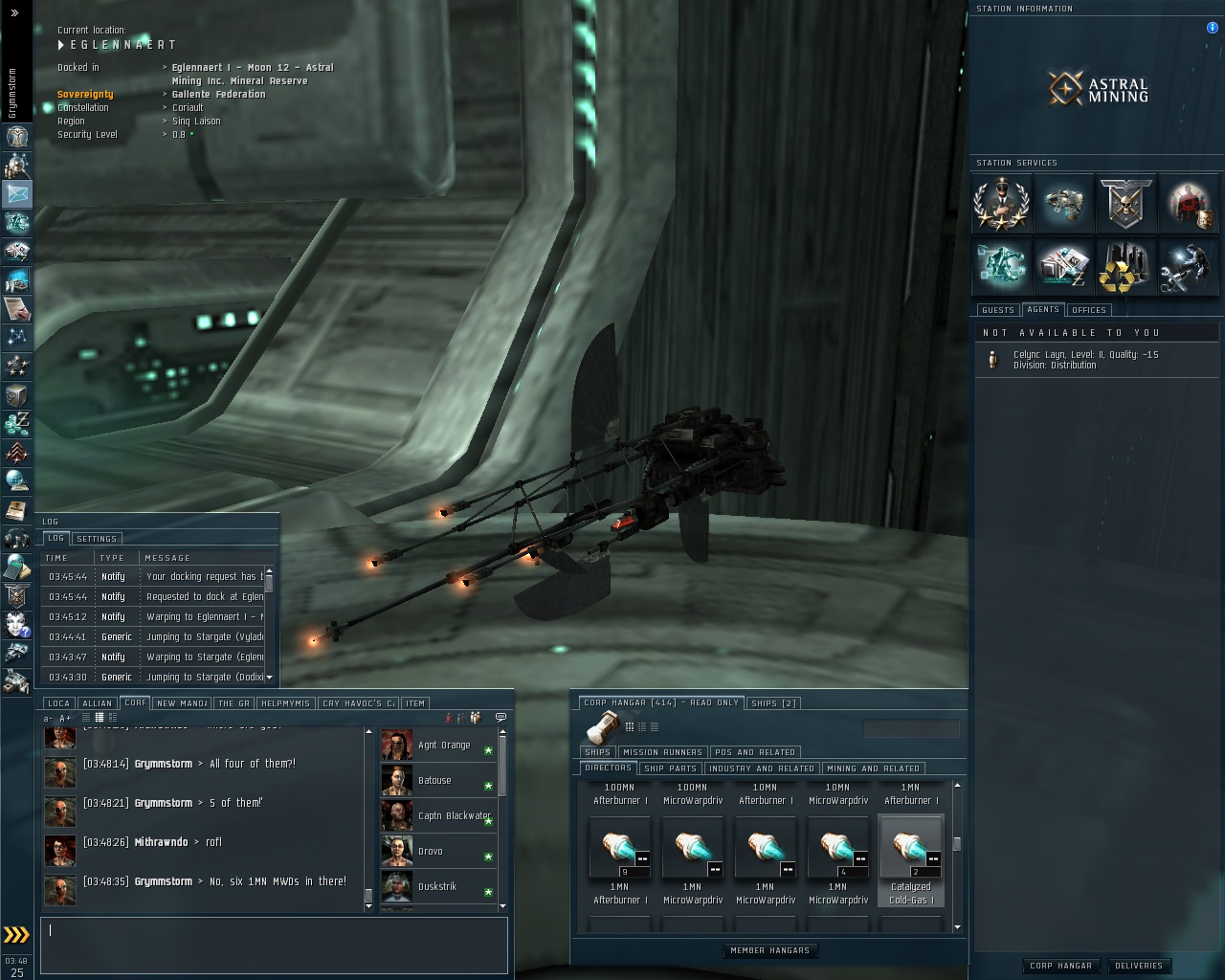Open the mail envelope sidebar icon

coord(17,193)
